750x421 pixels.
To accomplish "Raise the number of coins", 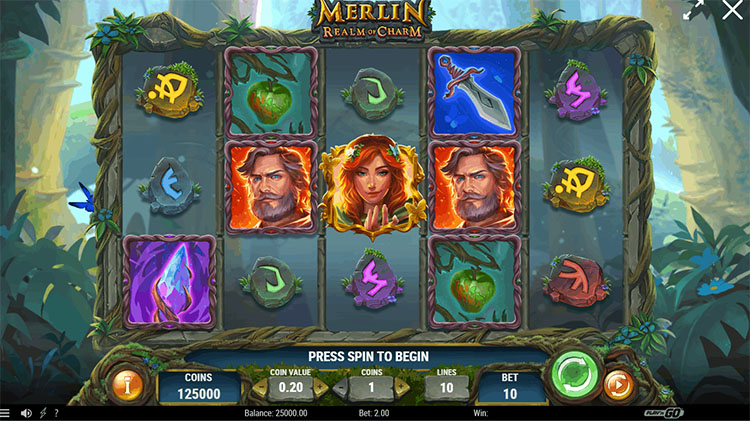I will (402, 387).
